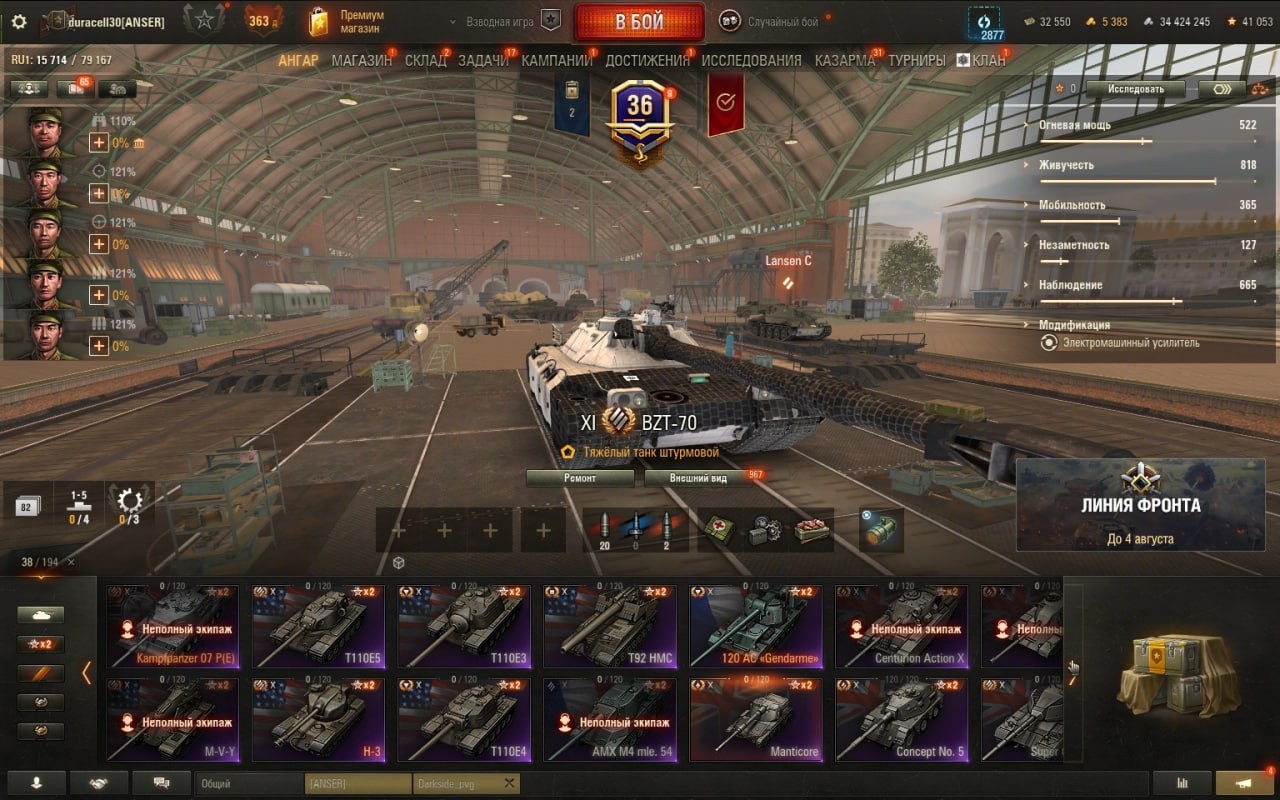Click the Исследовать research button
The width and height of the screenshot is (1280, 800).
[1135, 89]
